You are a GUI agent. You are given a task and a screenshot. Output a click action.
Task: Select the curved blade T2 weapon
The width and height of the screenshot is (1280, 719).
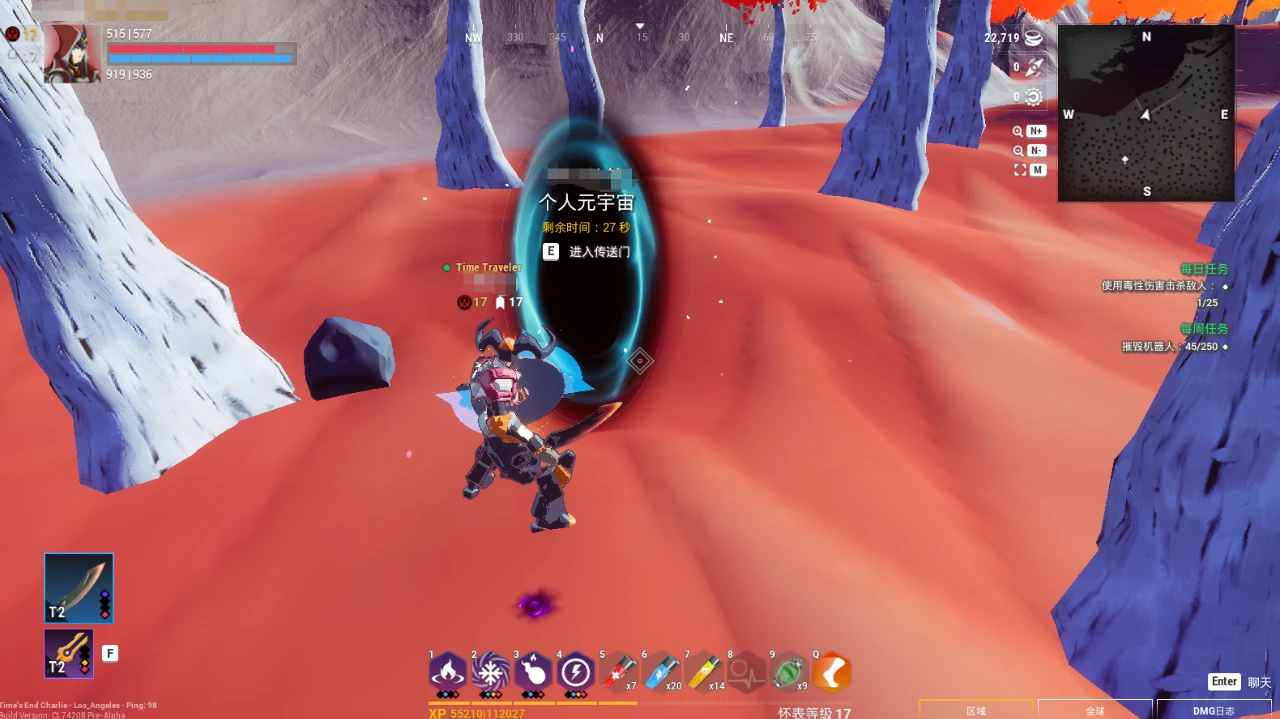point(79,588)
